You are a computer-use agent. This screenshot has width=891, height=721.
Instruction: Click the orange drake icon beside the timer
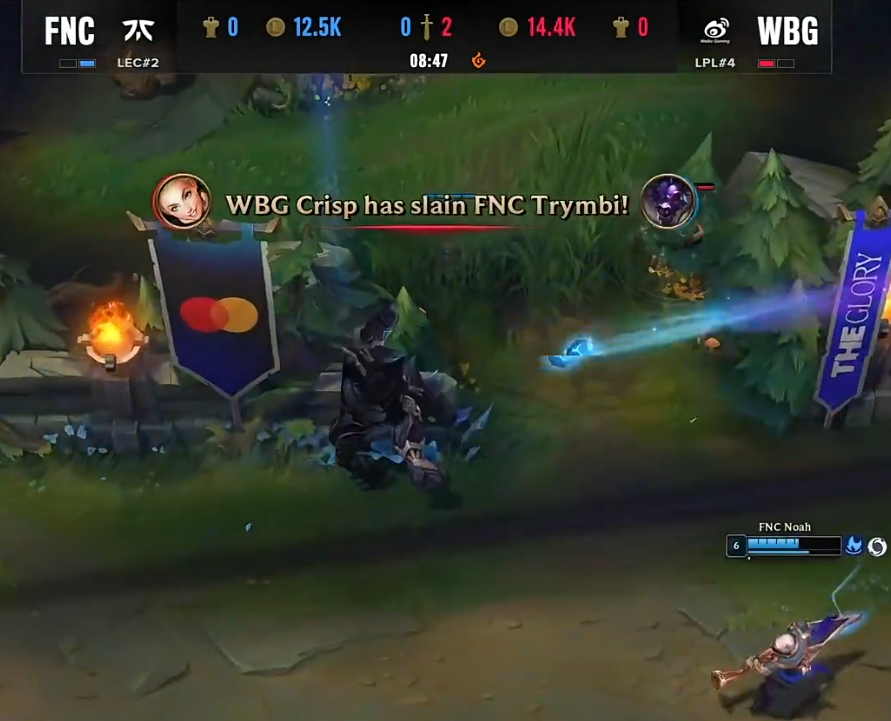[479, 61]
